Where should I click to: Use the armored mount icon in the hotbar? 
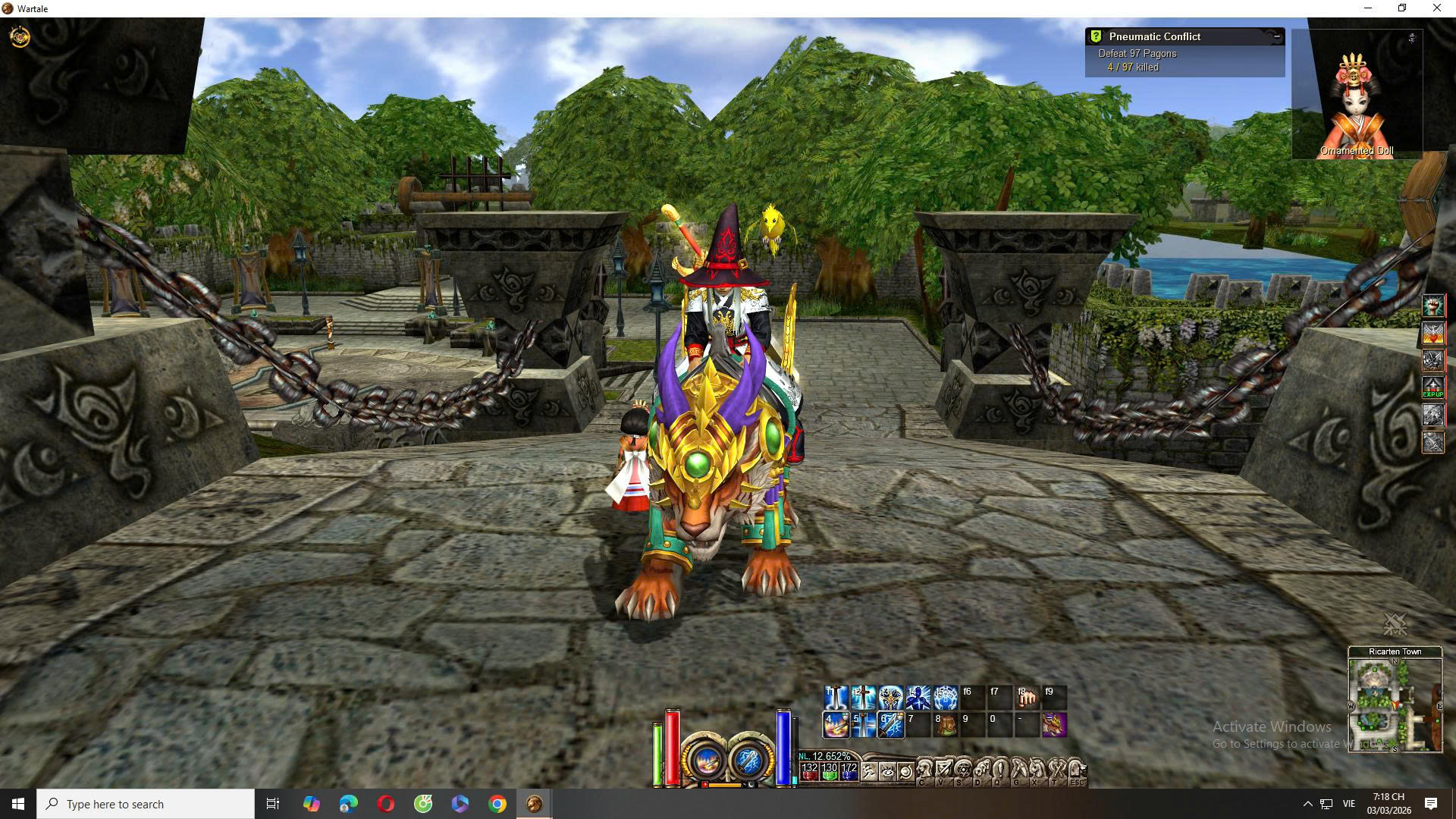[x=1054, y=725]
